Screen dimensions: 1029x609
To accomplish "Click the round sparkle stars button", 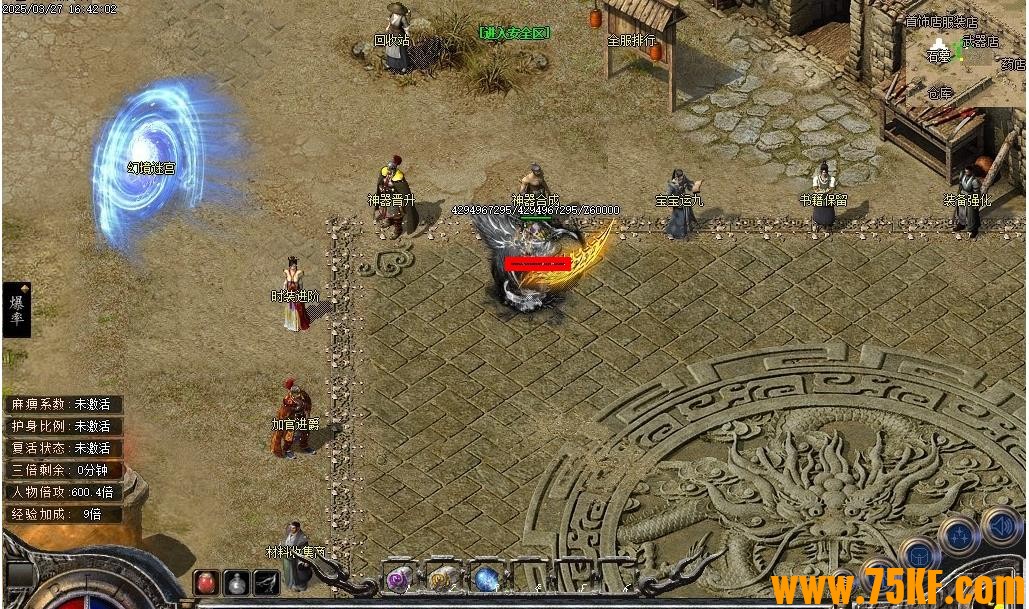I will pos(958,535).
